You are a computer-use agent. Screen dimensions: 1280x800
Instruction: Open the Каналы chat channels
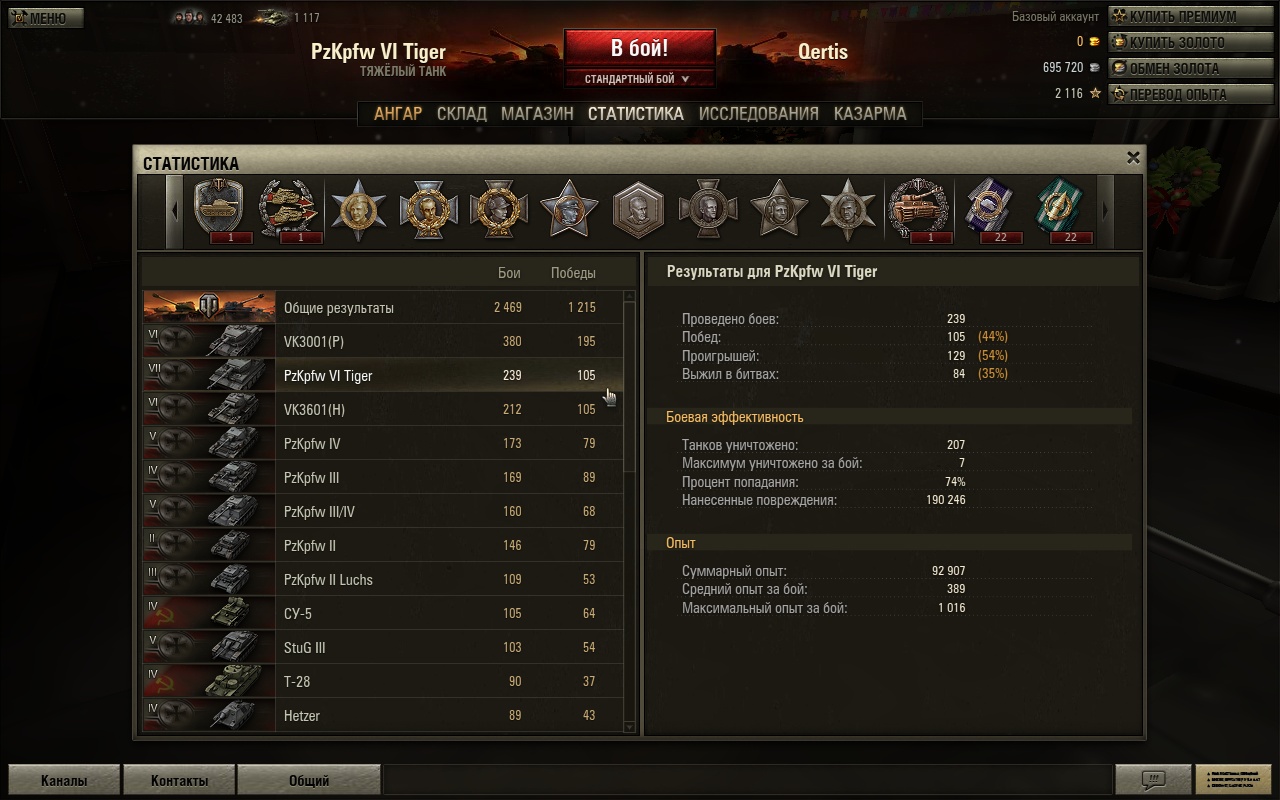(x=64, y=781)
